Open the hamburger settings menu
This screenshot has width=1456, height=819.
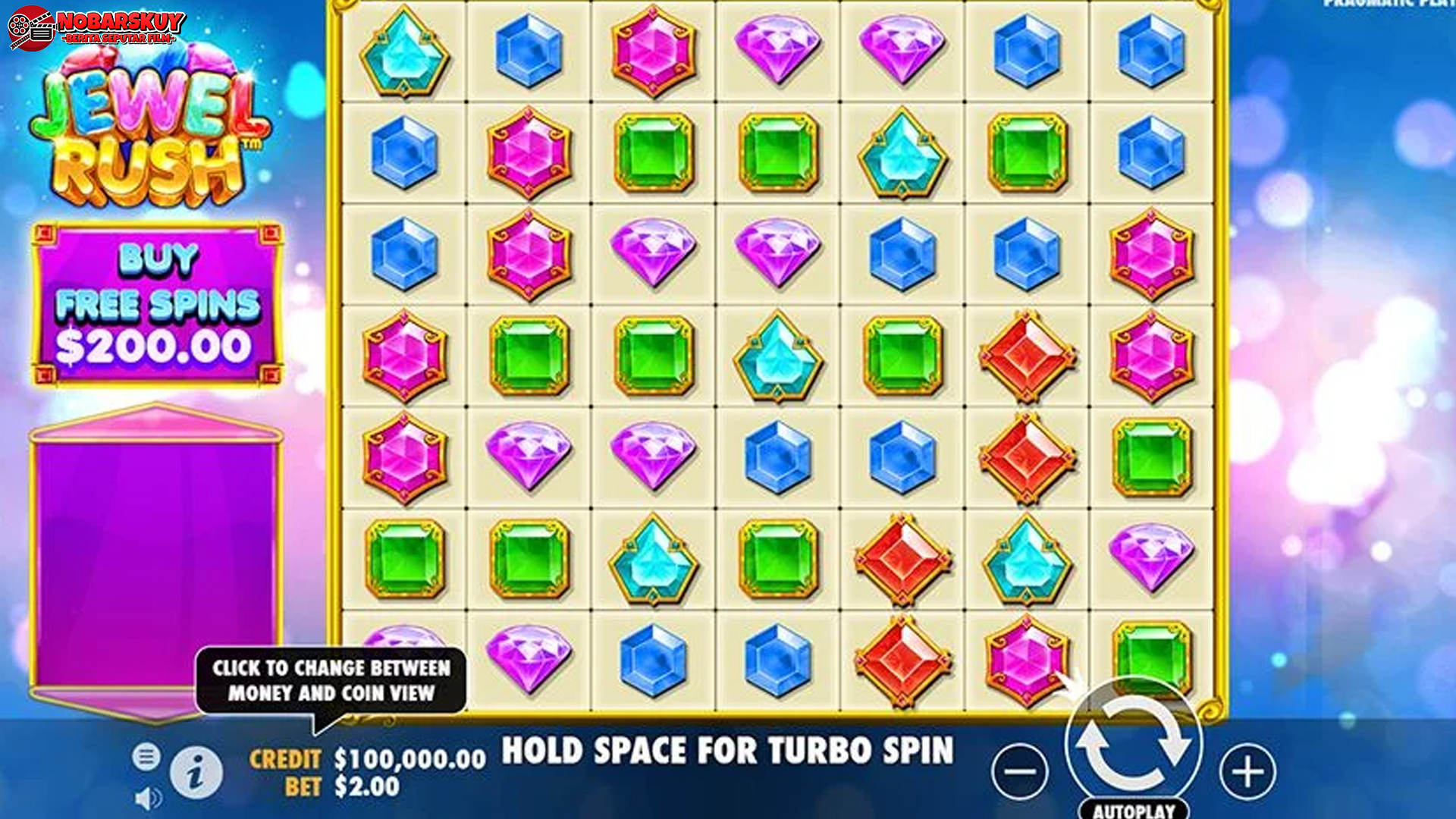tap(146, 756)
